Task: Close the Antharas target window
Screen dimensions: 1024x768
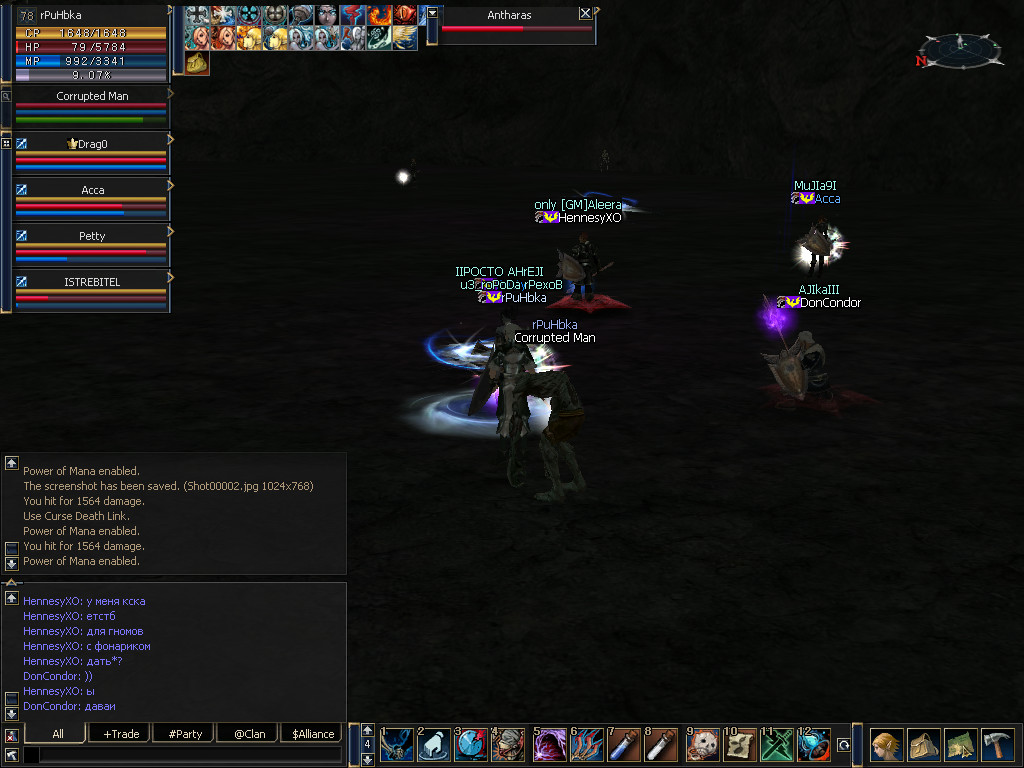Action: pos(585,14)
